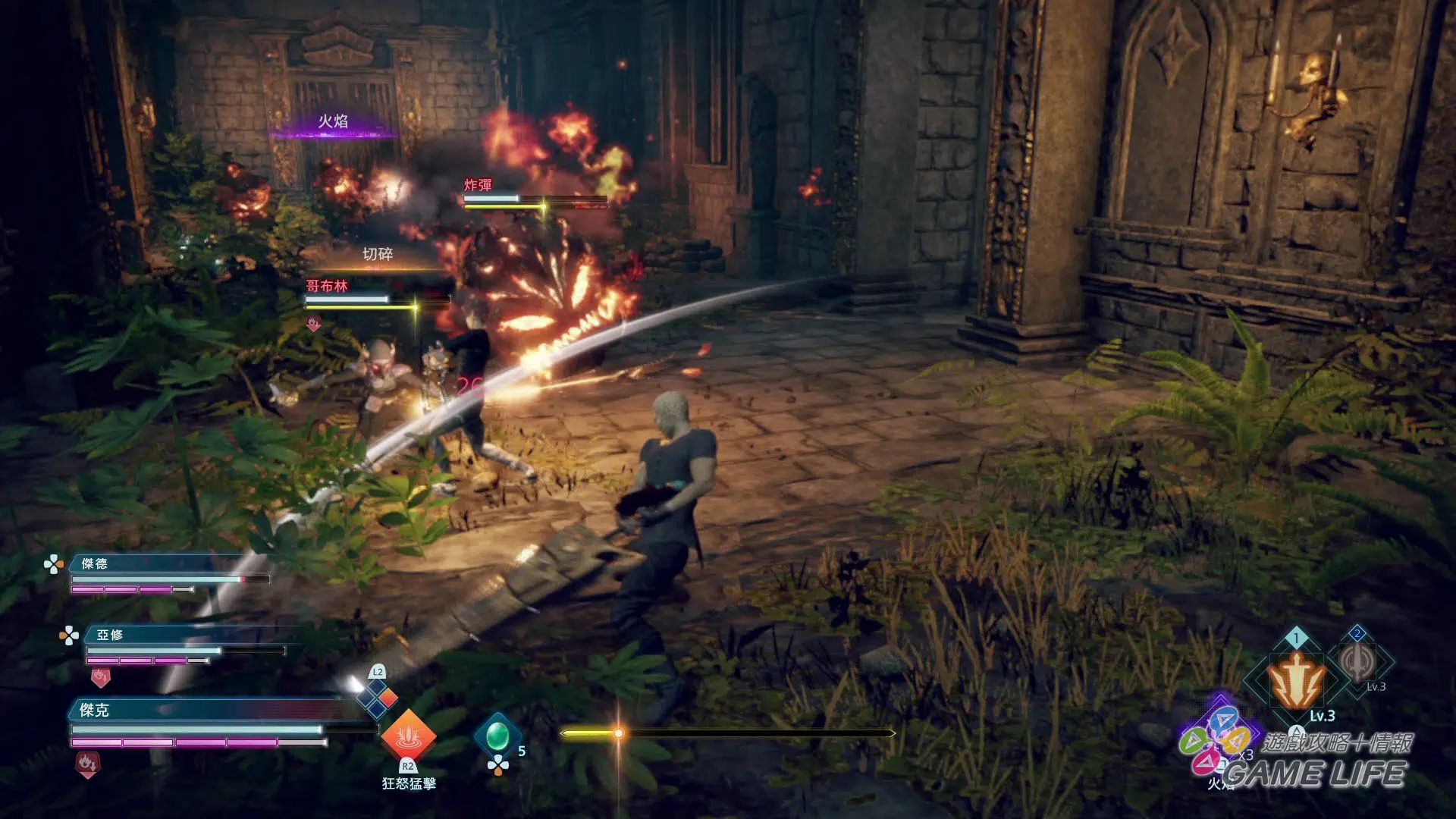
Task: Inspect the fire debuff icon under 亞修
Action: point(100,676)
